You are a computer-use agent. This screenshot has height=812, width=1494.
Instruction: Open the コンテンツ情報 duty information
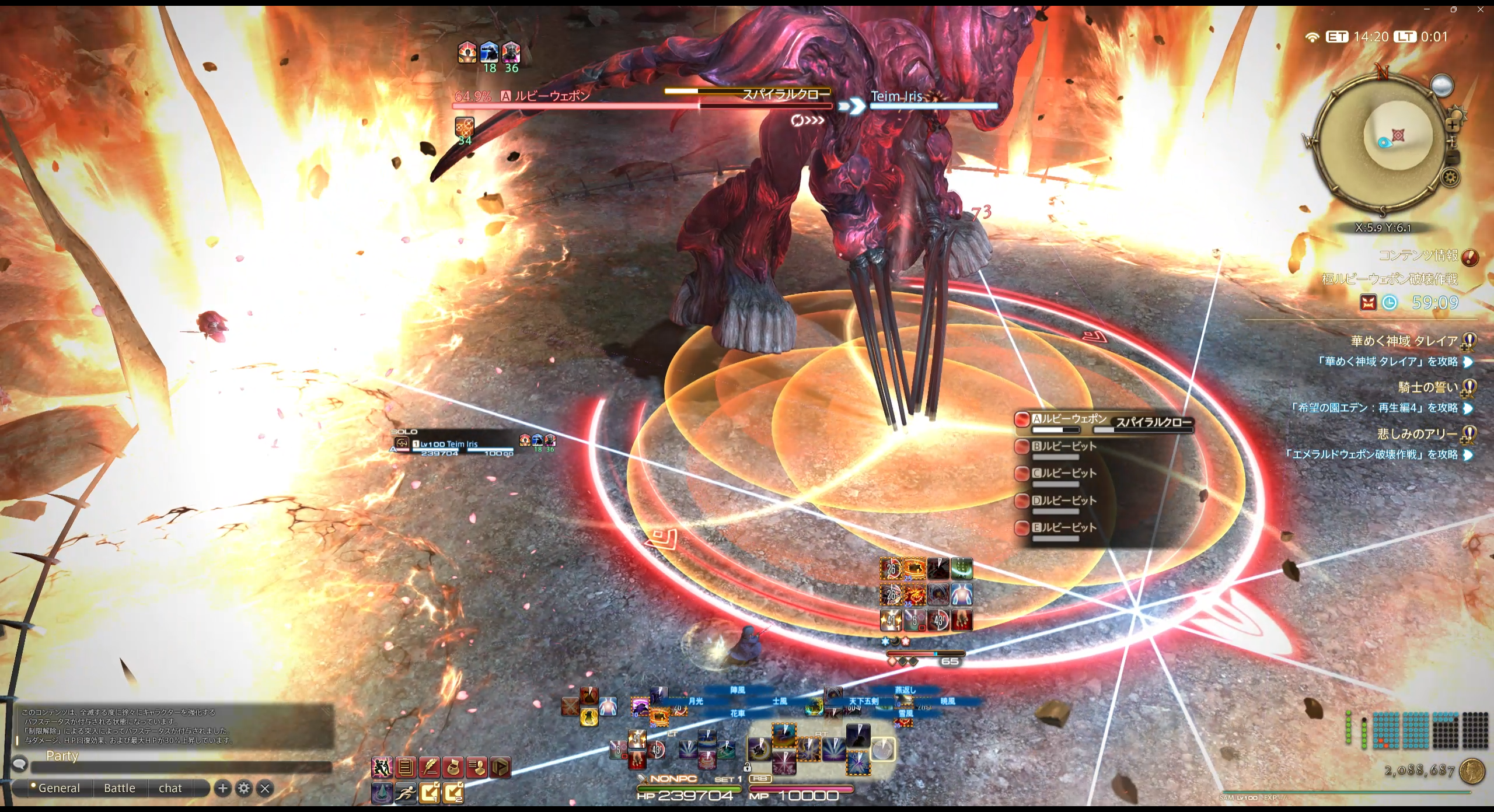click(x=1418, y=256)
